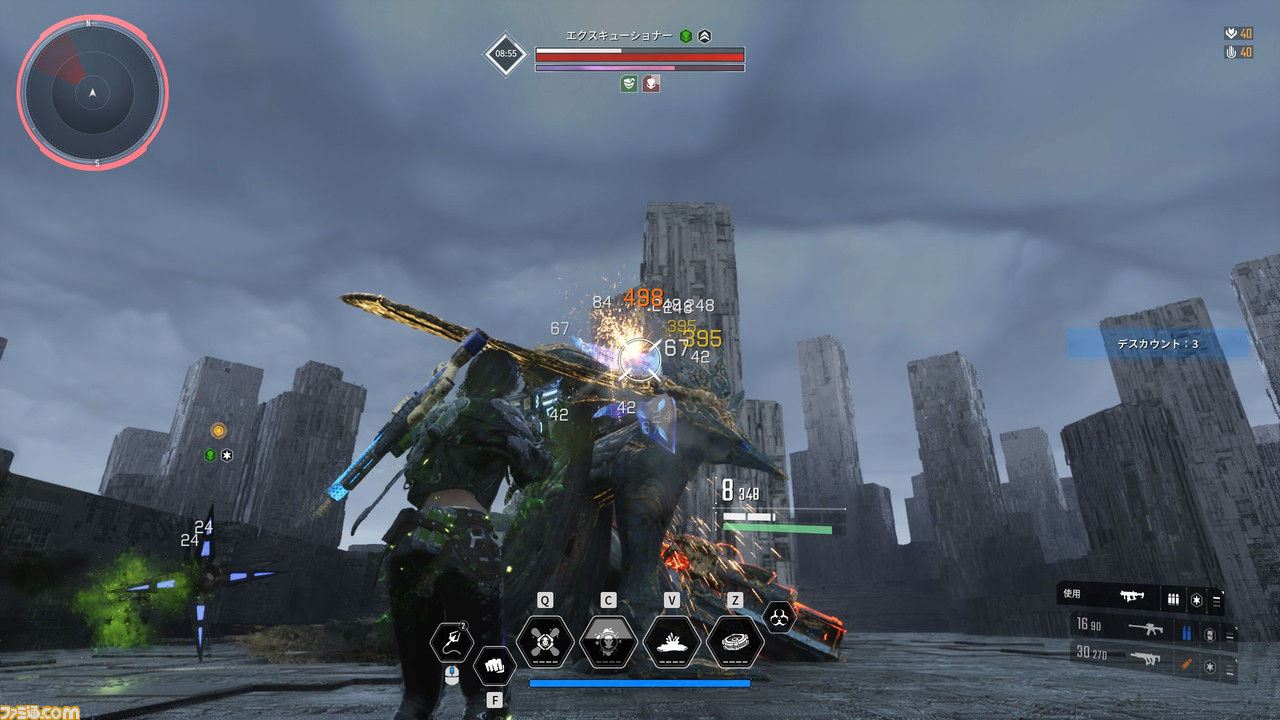1280x720 pixels.
Task: Use the V toxic splash puddle skill
Action: (671, 642)
